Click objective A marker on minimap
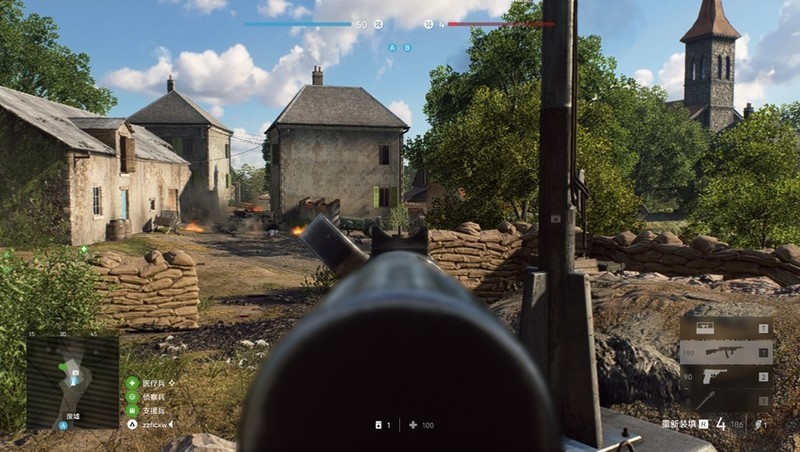This screenshot has width=800, height=452. 63,425
